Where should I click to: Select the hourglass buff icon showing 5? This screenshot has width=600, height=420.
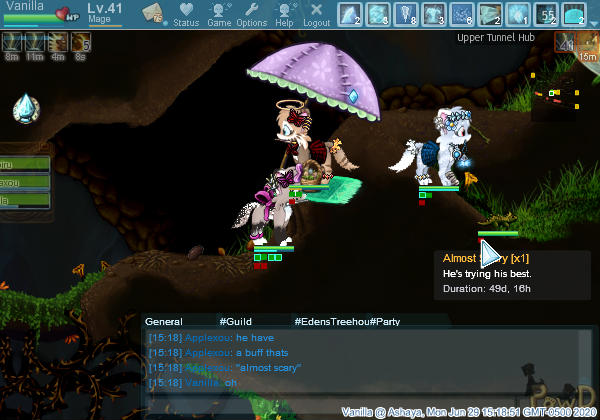[x=81, y=42]
